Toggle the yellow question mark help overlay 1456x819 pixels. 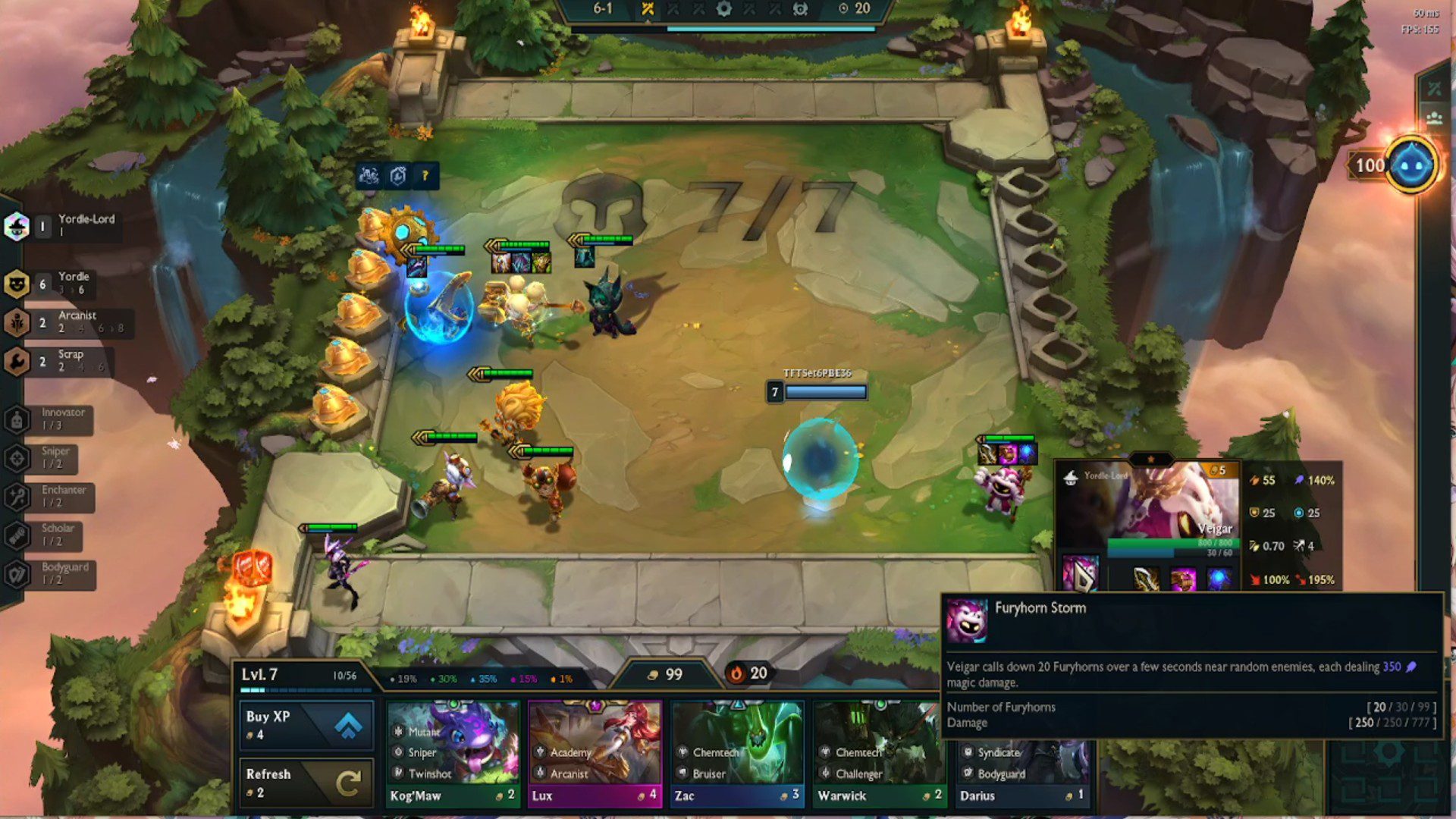click(x=424, y=174)
